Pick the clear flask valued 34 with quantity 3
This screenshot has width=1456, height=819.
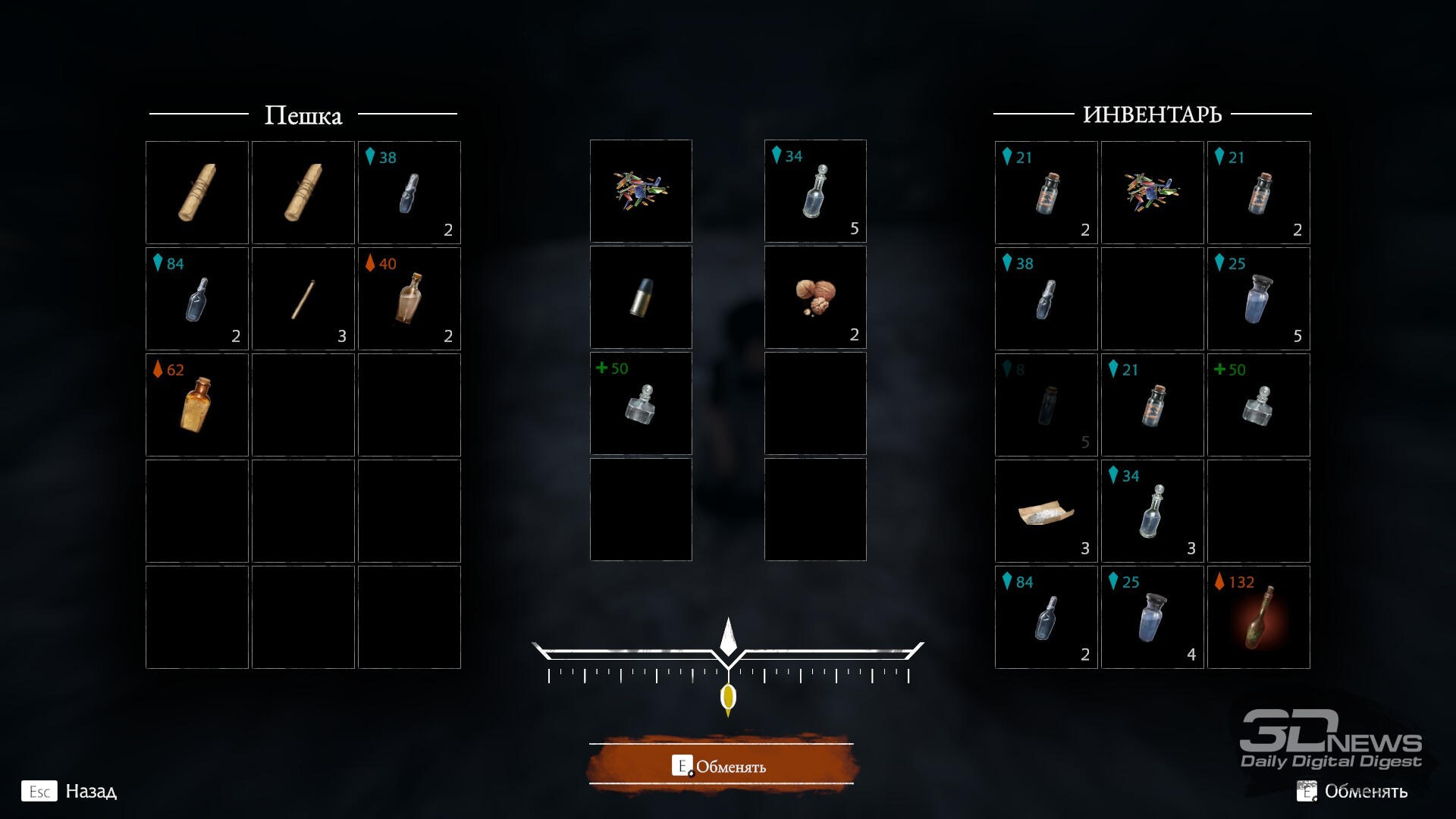click(1152, 511)
